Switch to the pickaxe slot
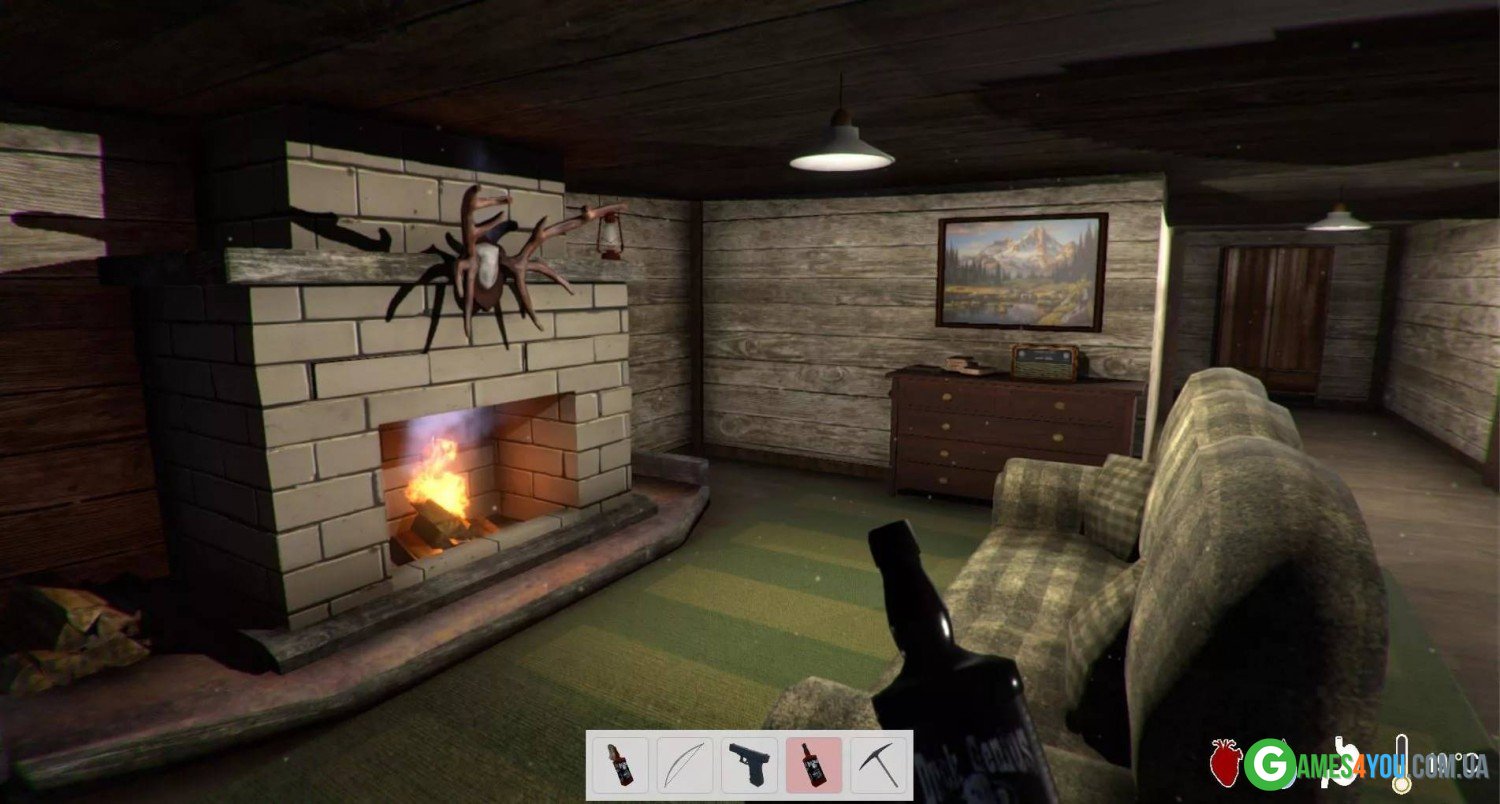The height and width of the screenshot is (804, 1500). 878,765
